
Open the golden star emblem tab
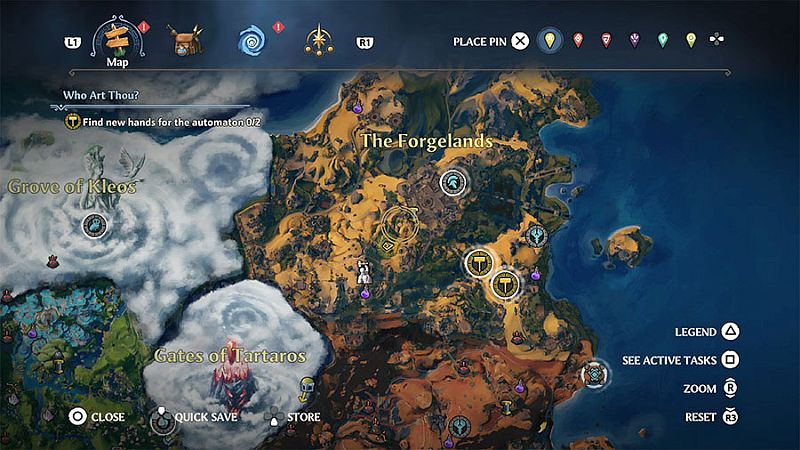click(319, 41)
